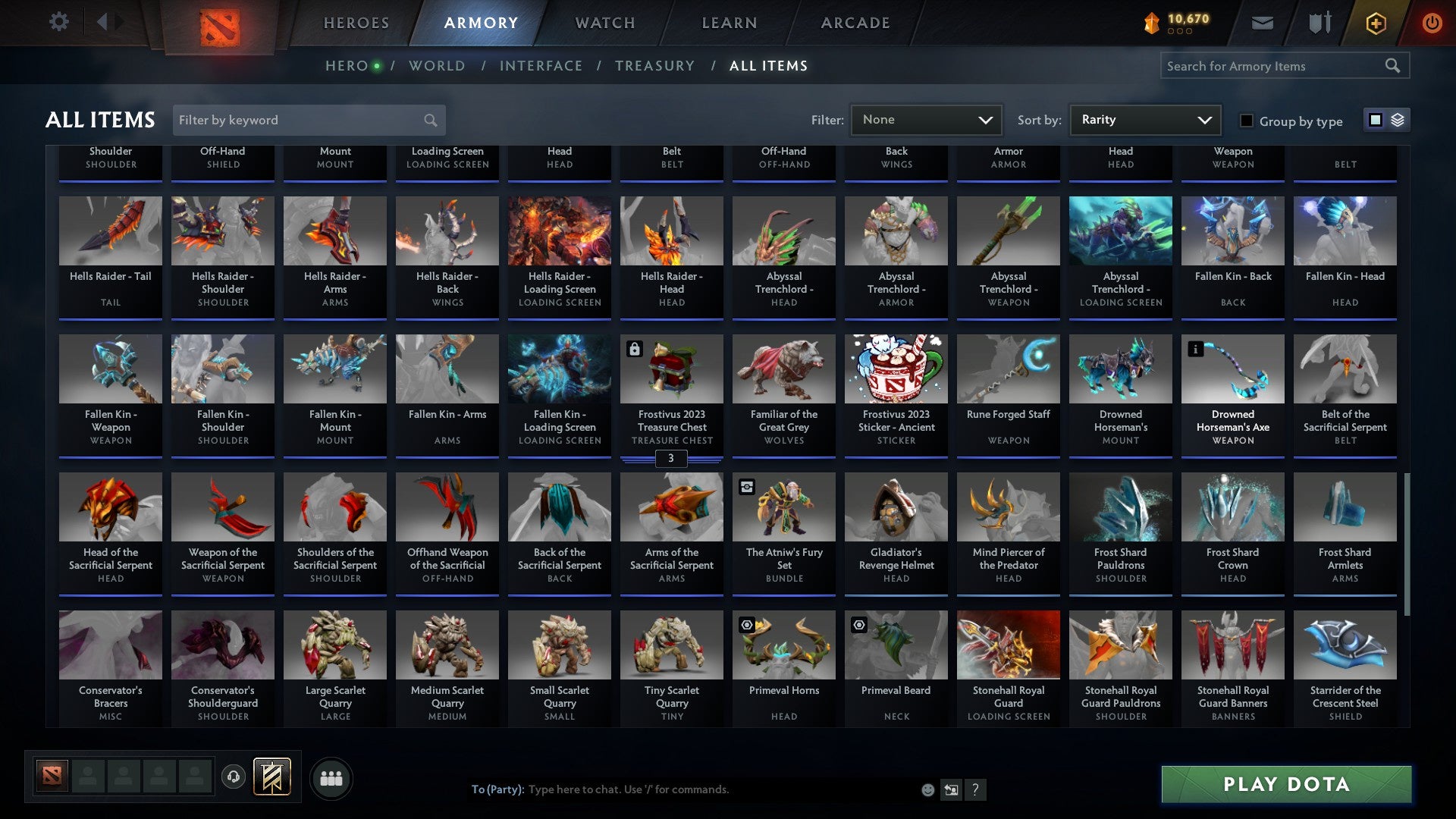Open the friends list icon near the chat bar
Viewport: 1456px width, 819px height.
point(331,777)
